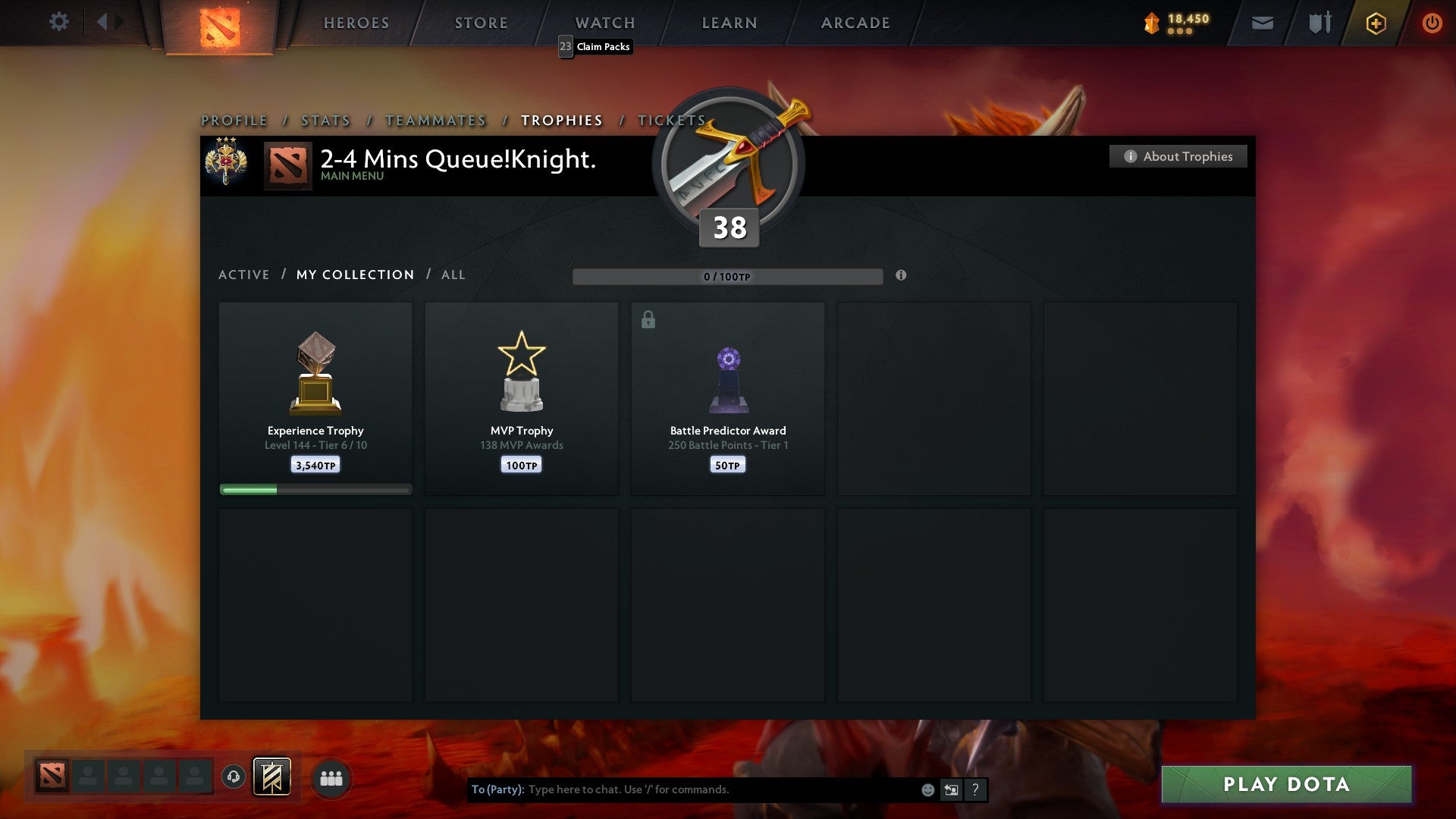Open the emoticon picker in chat

pyautogui.click(x=927, y=789)
